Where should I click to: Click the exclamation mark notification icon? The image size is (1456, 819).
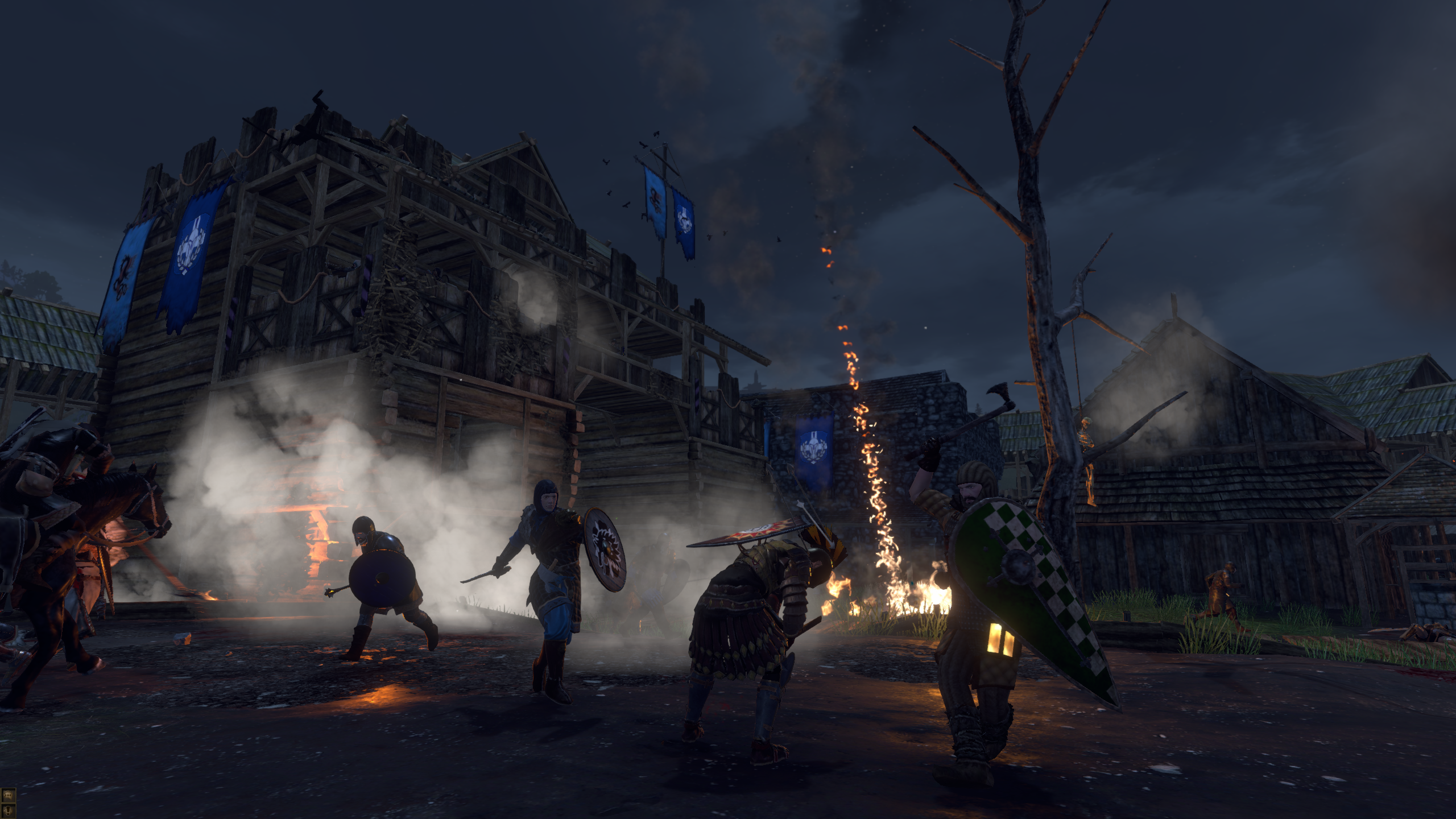pos(9,809)
